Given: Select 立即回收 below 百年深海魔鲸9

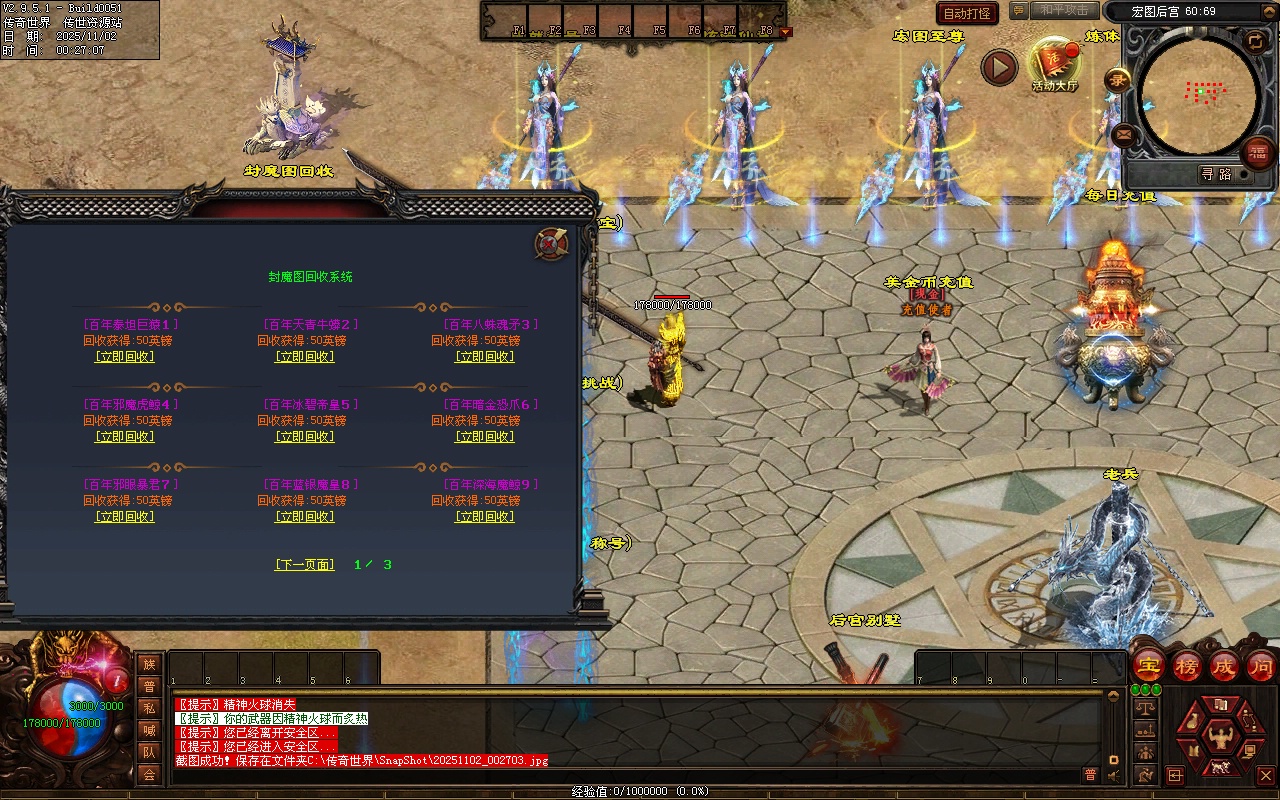Looking at the screenshot, I should point(485,517).
